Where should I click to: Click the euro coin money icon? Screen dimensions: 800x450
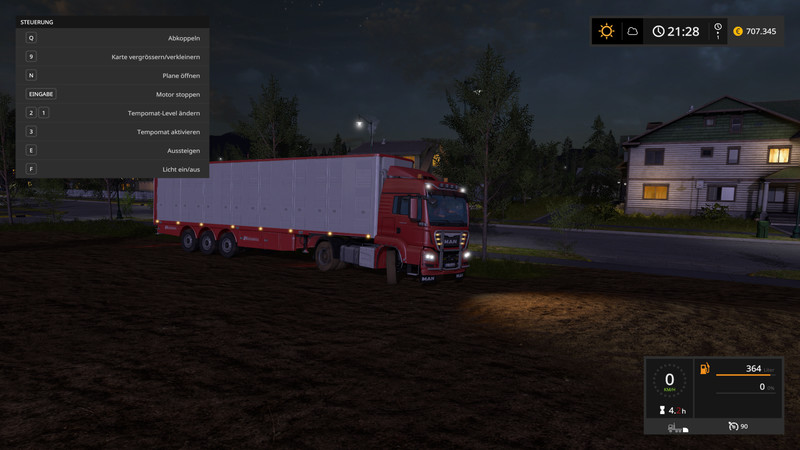(738, 31)
